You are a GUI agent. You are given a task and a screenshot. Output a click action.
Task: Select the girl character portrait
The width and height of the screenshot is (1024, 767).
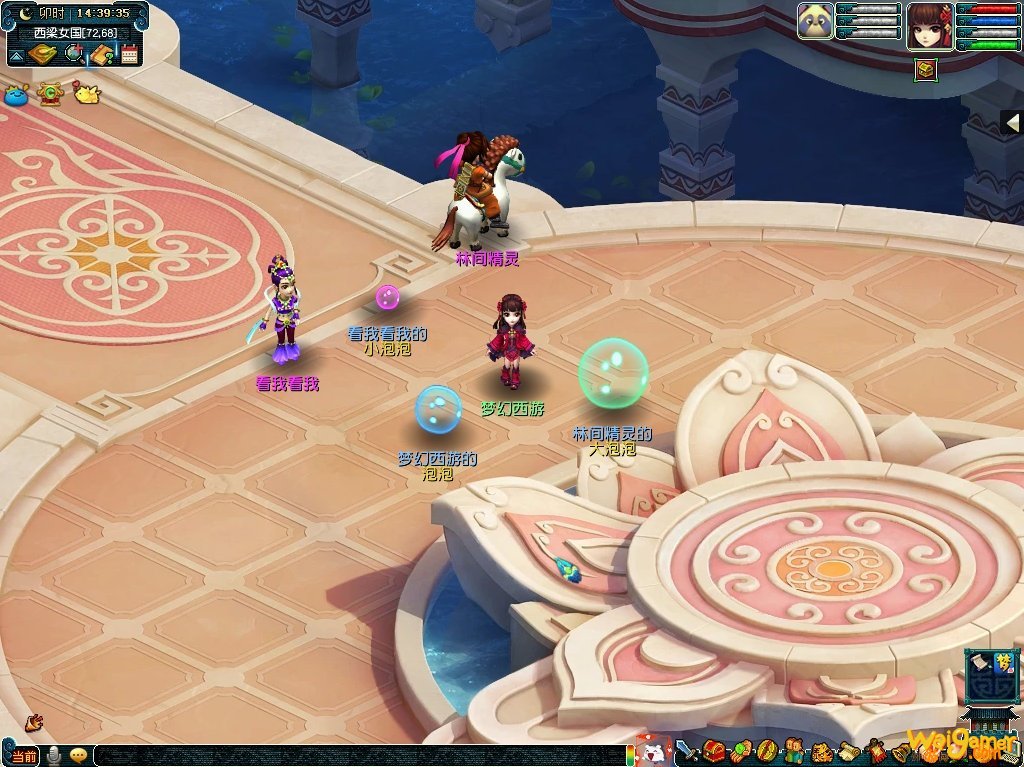click(929, 25)
